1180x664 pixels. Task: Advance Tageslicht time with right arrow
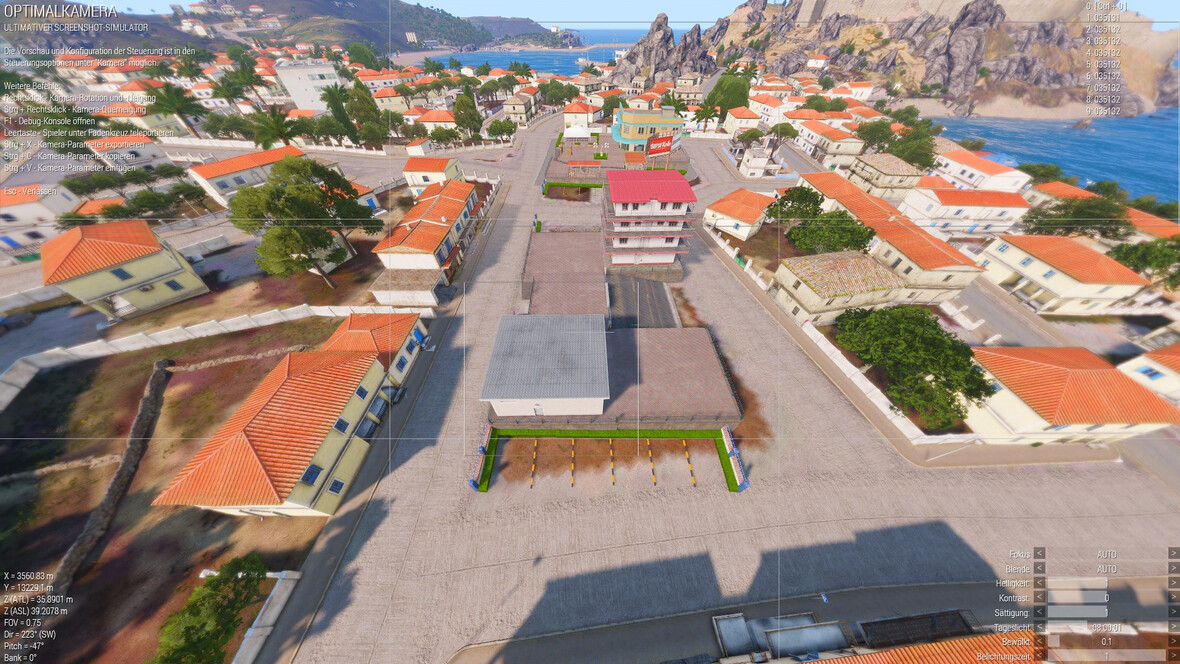pyautogui.click(x=1173, y=627)
